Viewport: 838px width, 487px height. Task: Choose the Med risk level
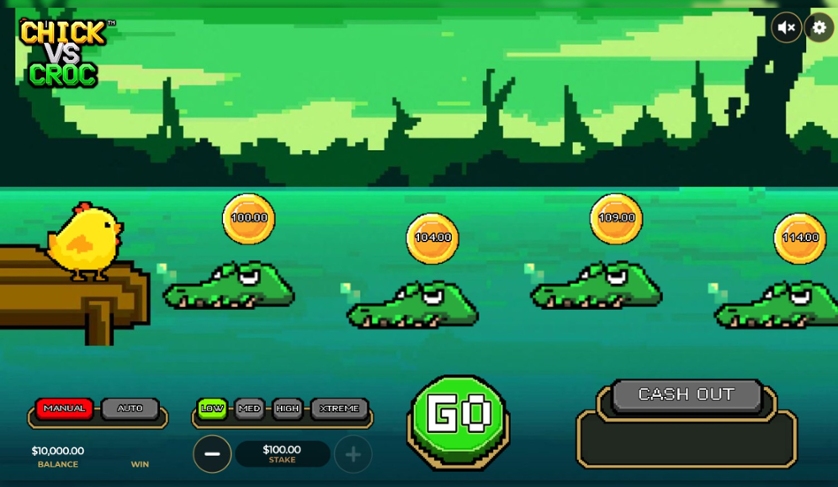(249, 409)
